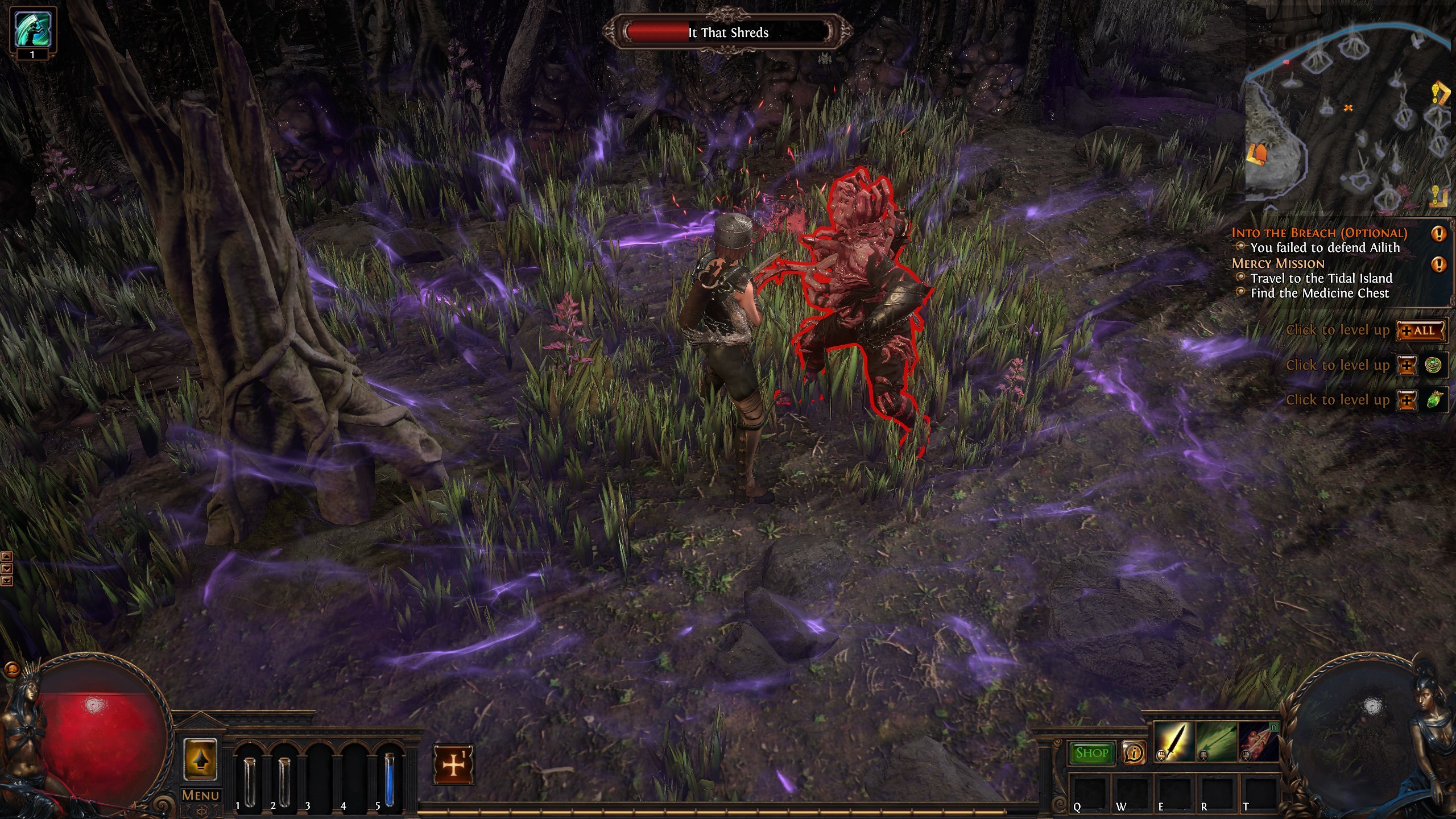Screen dimensions: 1456x819
Task: Open the green Shop button
Action: 1091,753
